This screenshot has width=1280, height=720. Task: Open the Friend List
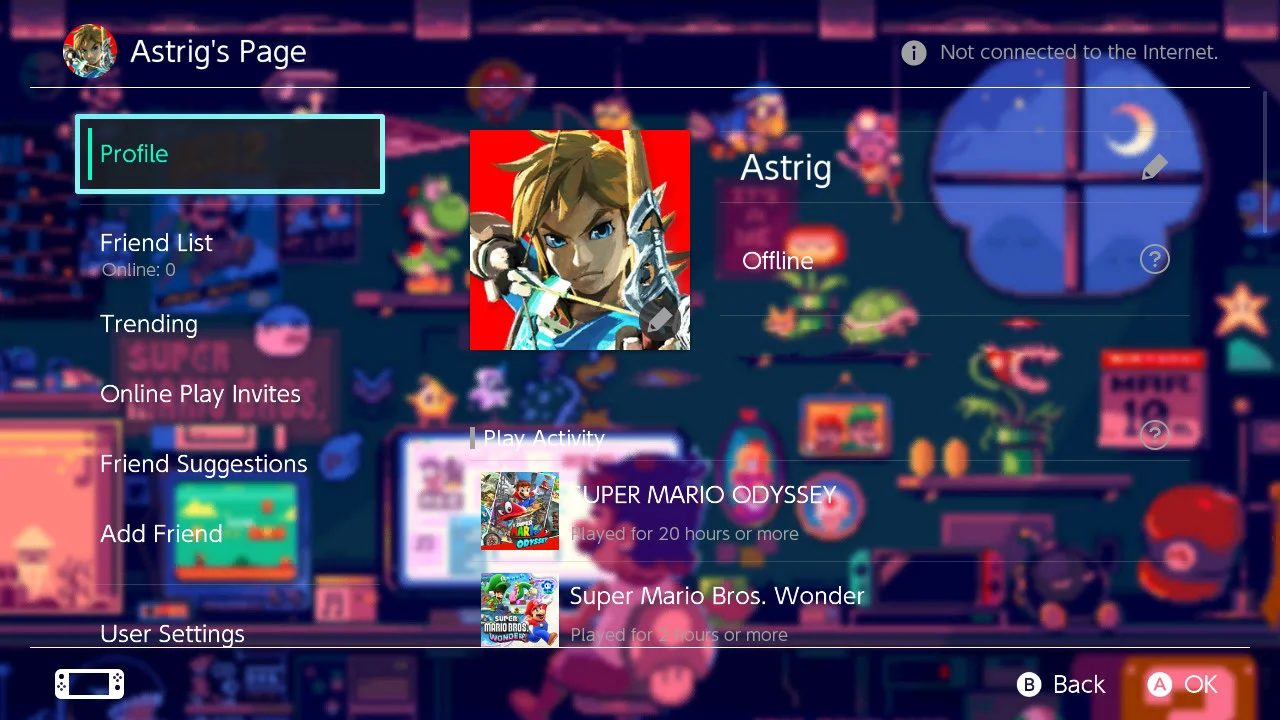pos(157,243)
